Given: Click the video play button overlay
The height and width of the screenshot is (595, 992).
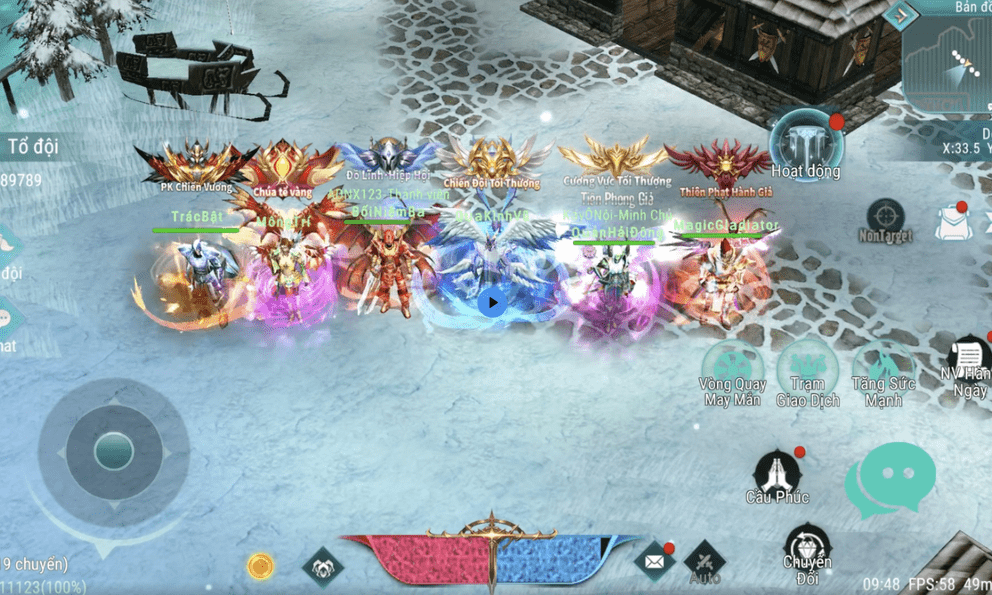Looking at the screenshot, I should tap(492, 302).
